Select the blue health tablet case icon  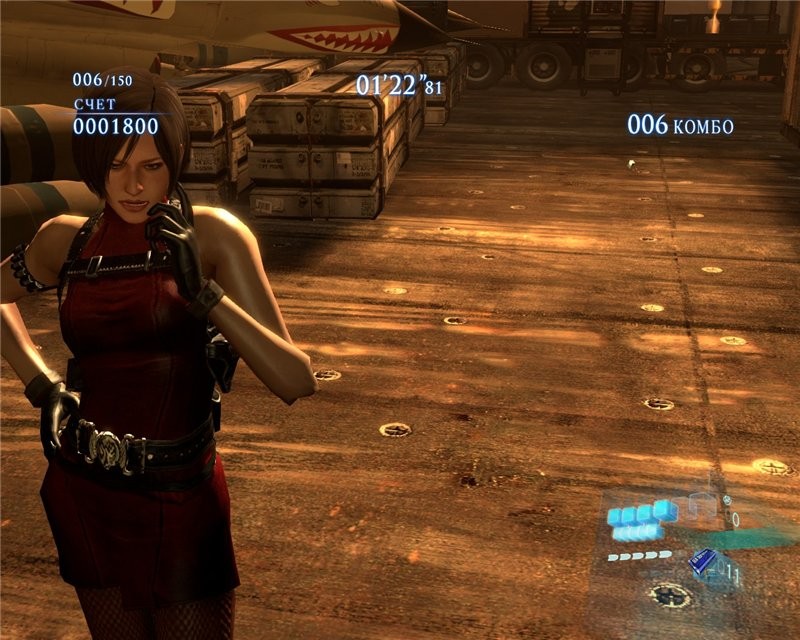pyautogui.click(x=703, y=563)
